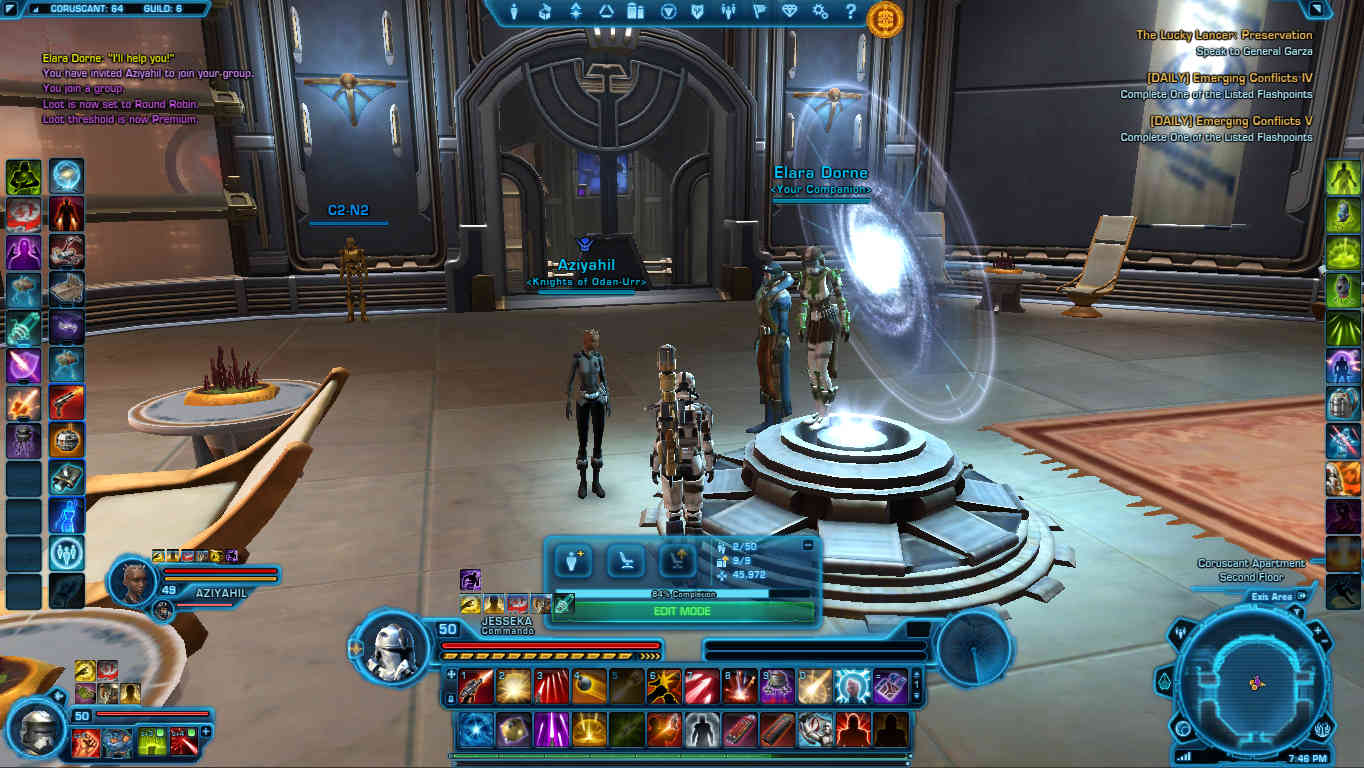Select the Emerging Conflicts IV daily quest

(x=1229, y=78)
